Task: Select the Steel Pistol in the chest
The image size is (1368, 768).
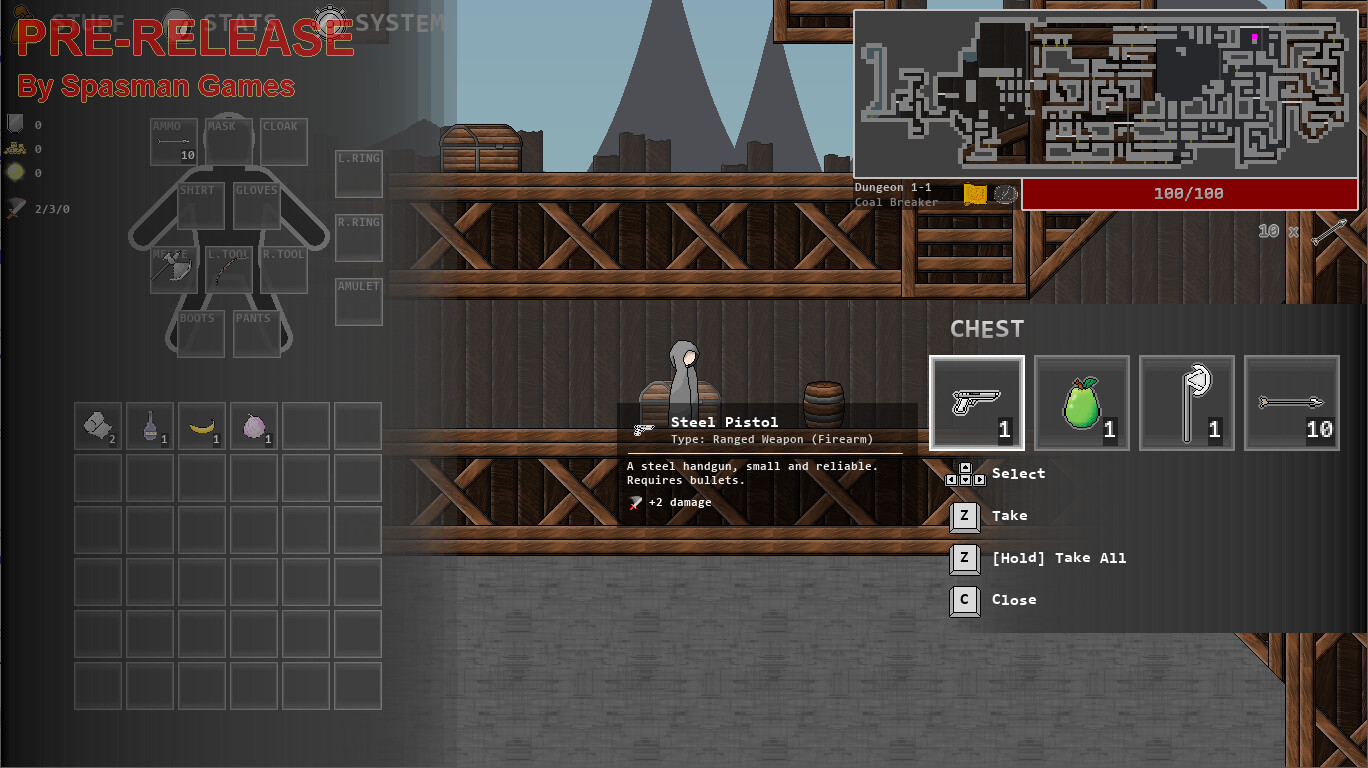Action: [x=977, y=402]
